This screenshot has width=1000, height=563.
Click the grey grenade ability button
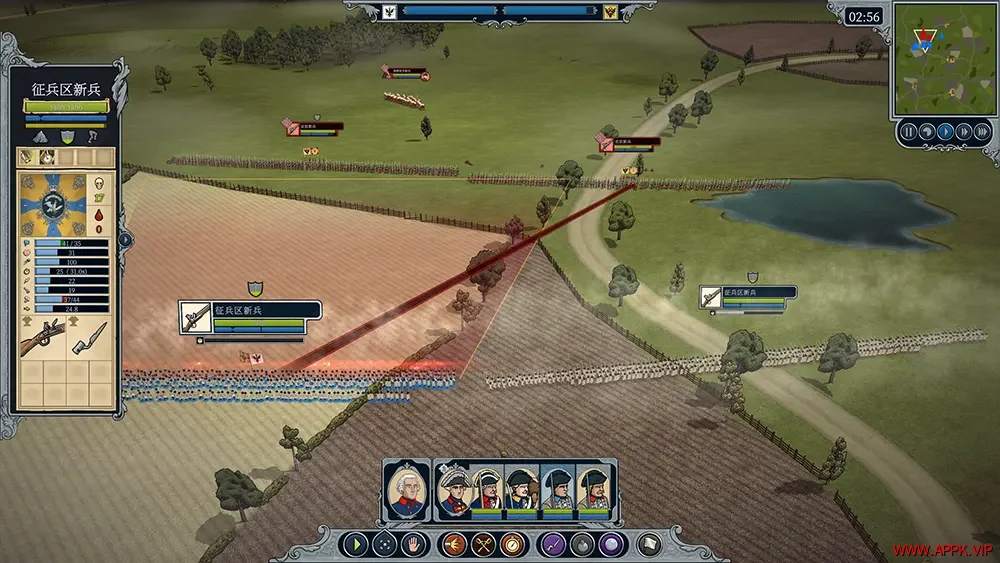(582, 545)
